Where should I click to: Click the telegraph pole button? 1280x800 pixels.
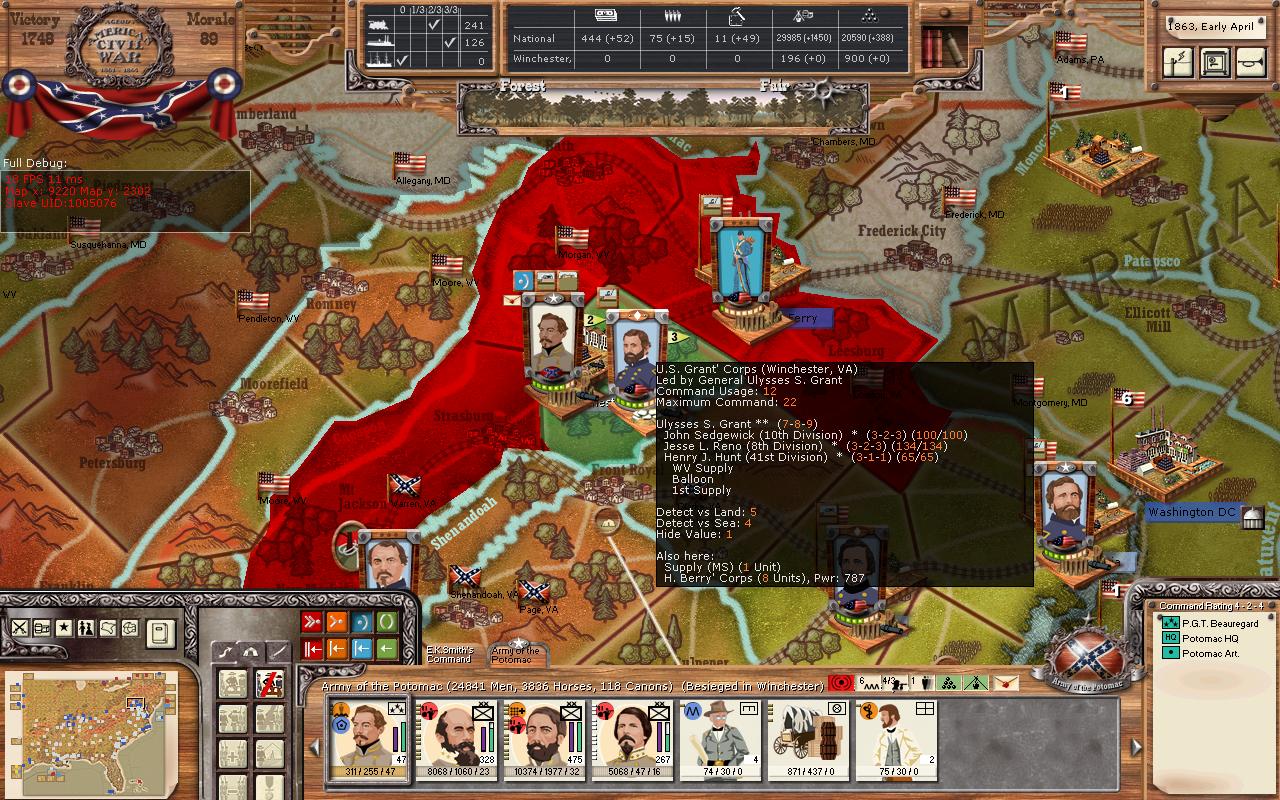click(x=1180, y=62)
